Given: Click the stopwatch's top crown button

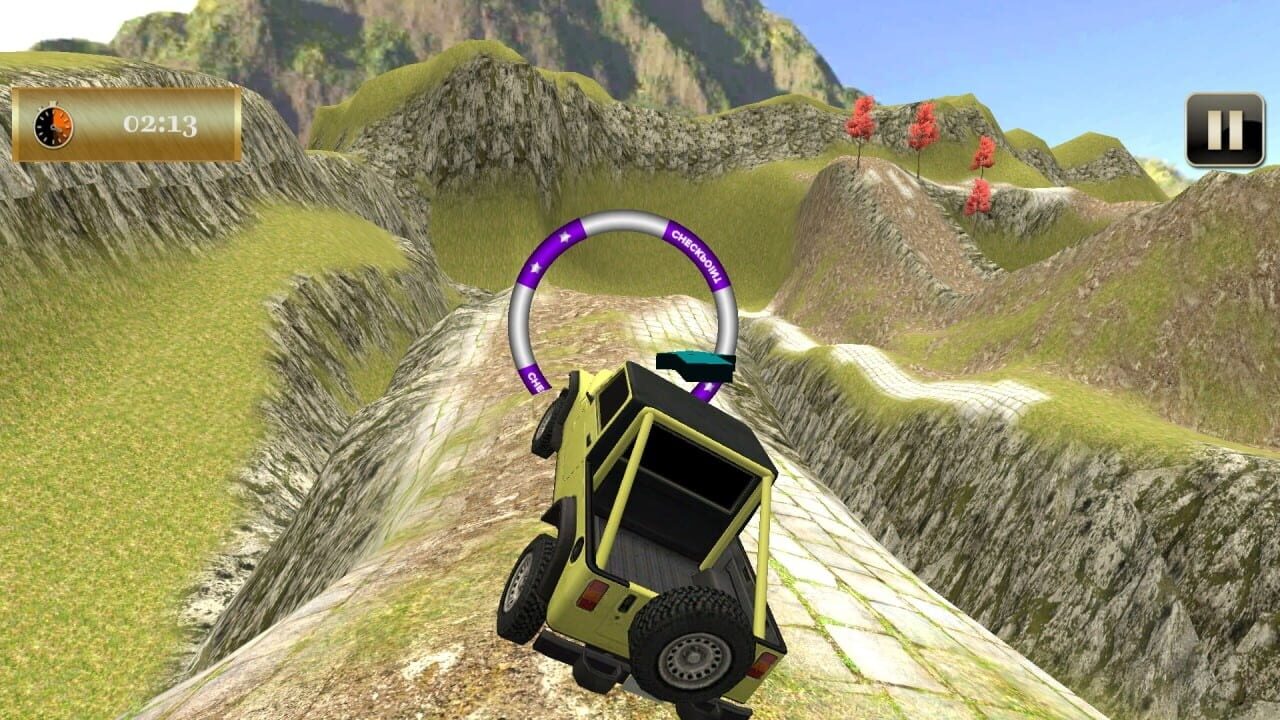Looking at the screenshot, I should point(52,103).
